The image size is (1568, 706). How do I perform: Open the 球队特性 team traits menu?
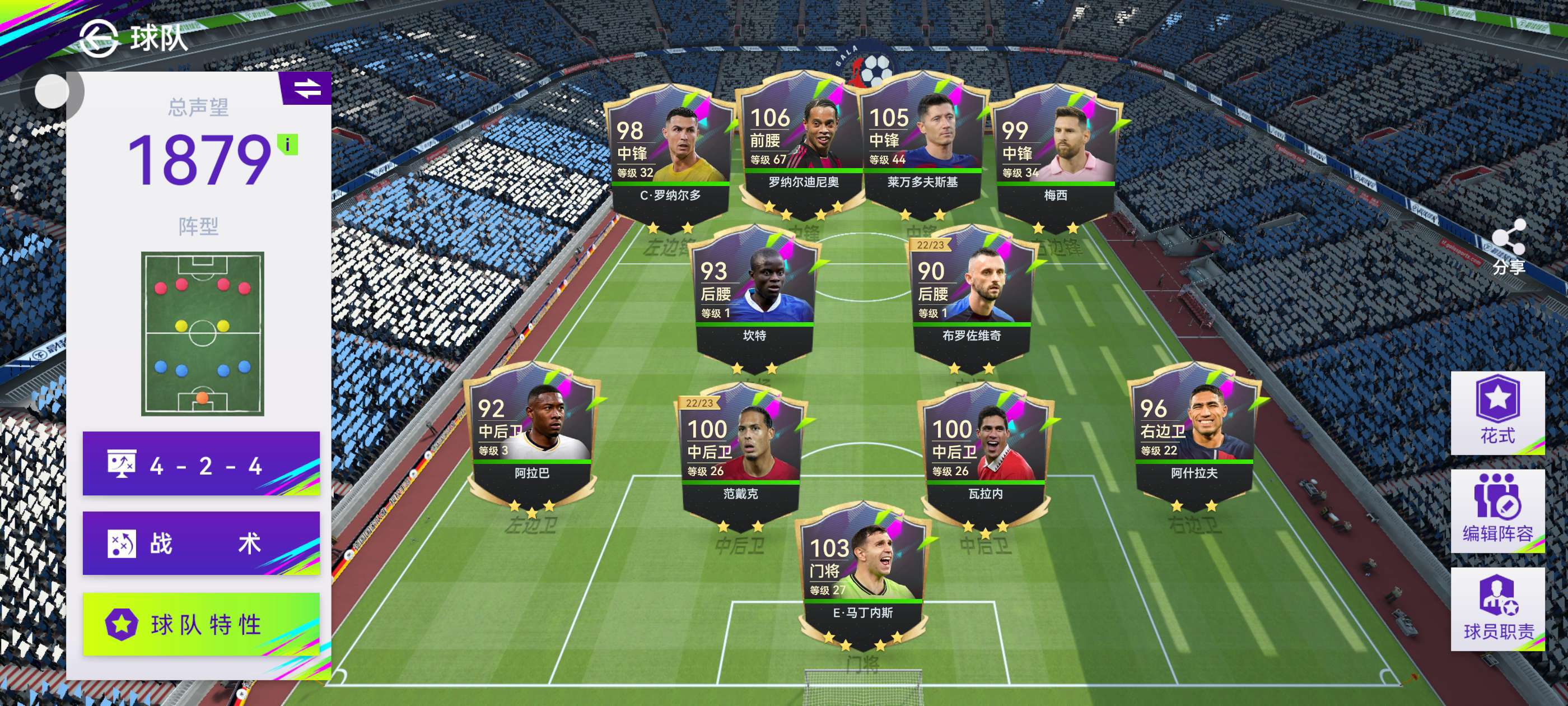[201, 624]
